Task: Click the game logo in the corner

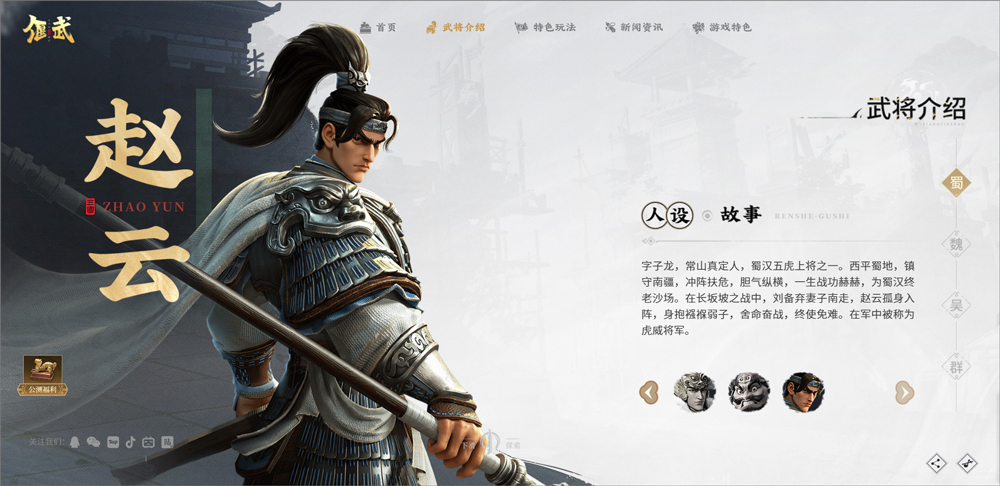Action: (50, 27)
